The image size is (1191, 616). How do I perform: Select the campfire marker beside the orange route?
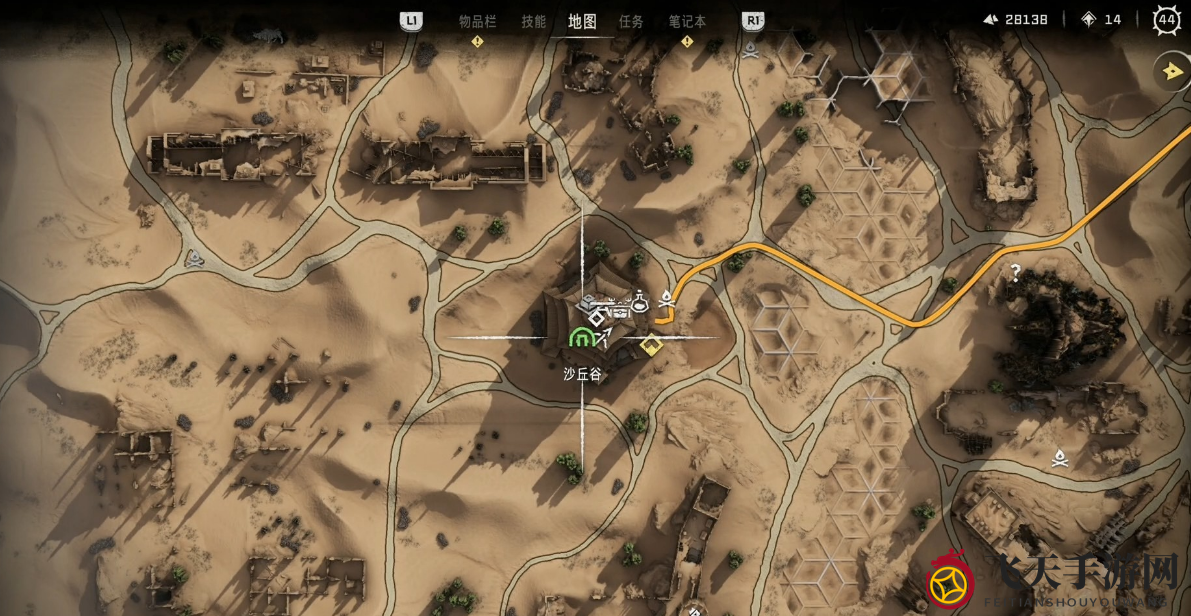(667, 297)
